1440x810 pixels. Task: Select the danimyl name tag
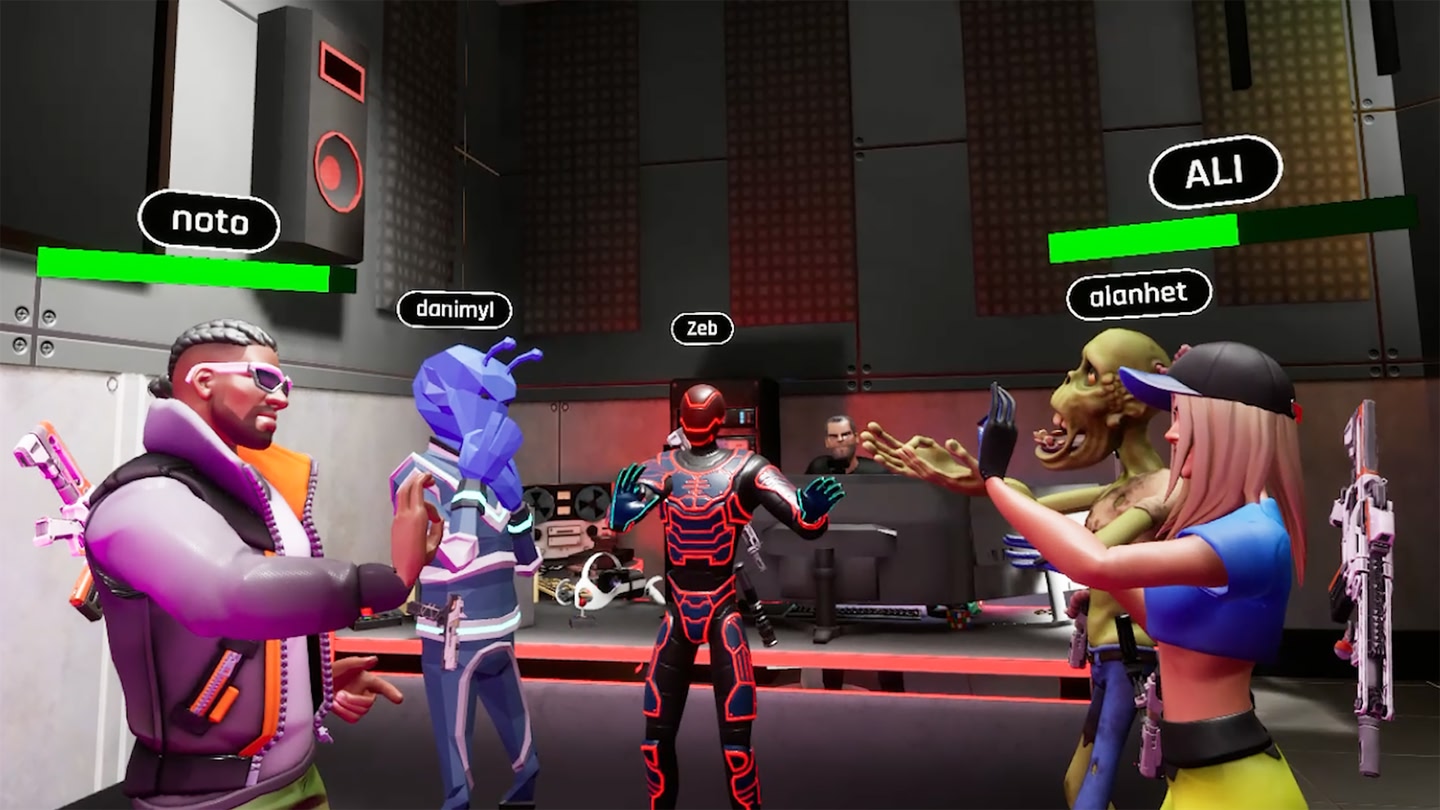(x=457, y=310)
